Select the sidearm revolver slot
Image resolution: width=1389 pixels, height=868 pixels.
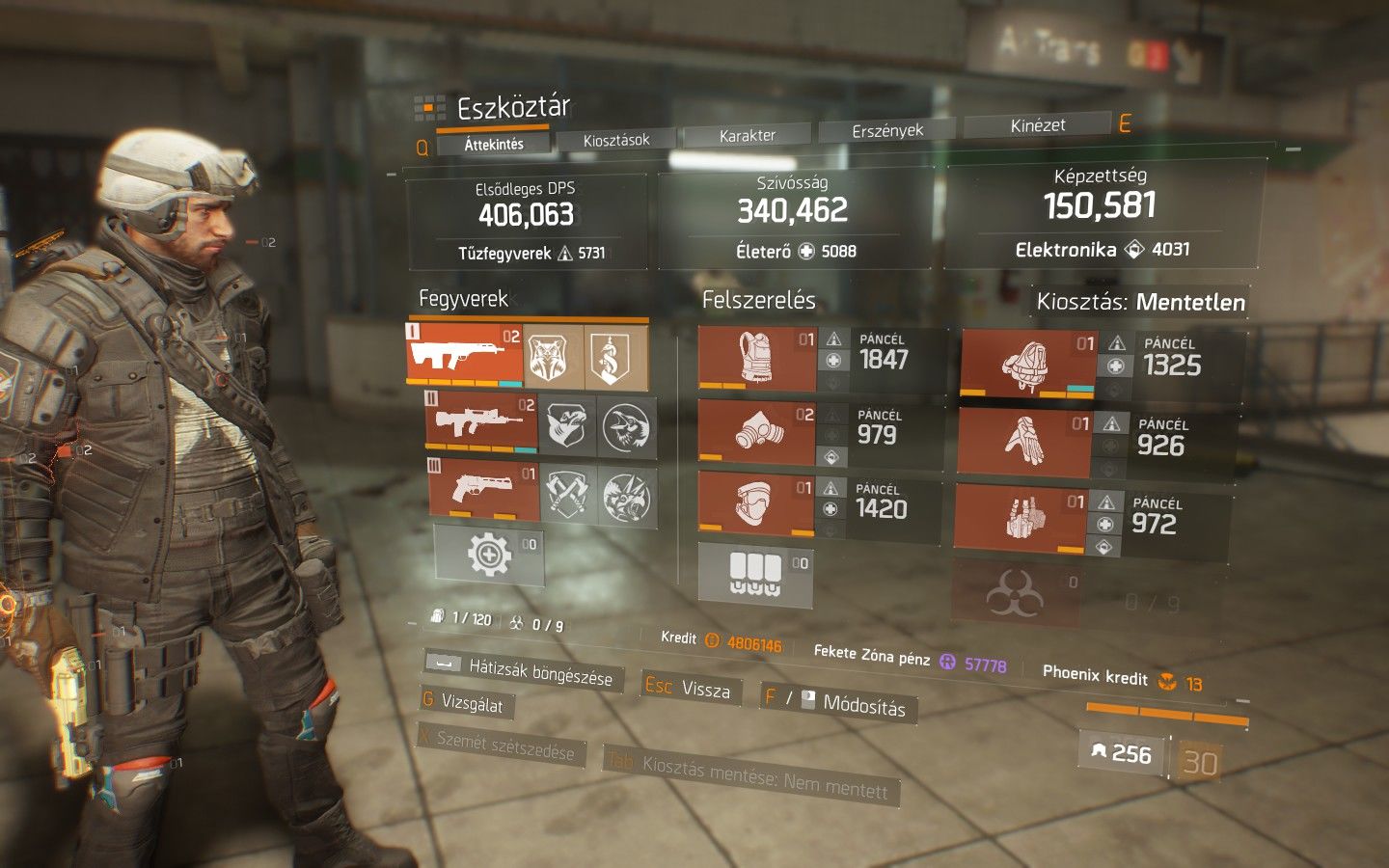(x=483, y=491)
